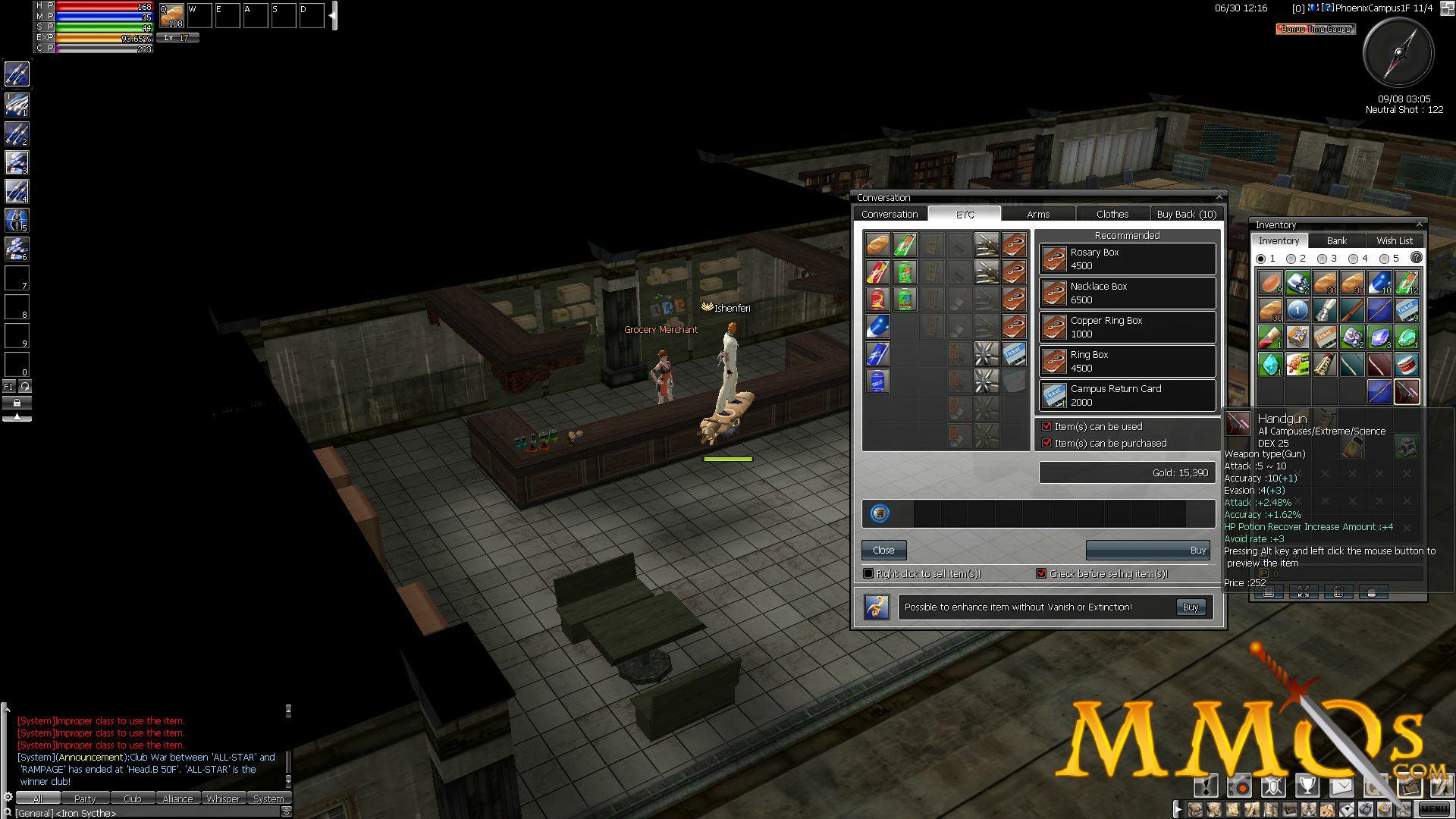Screen dimensions: 1456x819
Task: Click the Buy button in the shop window
Action: pyautogui.click(x=1147, y=550)
